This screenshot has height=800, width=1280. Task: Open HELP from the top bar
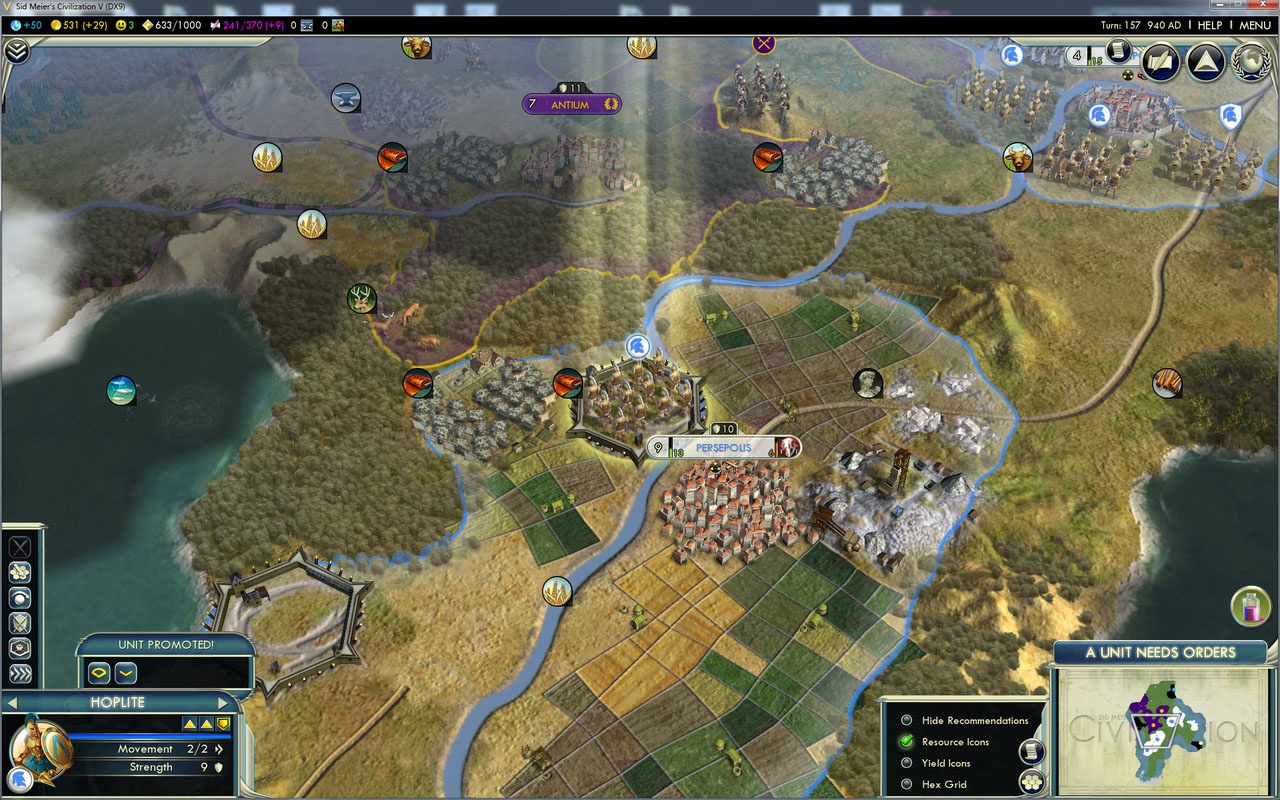(x=1211, y=25)
